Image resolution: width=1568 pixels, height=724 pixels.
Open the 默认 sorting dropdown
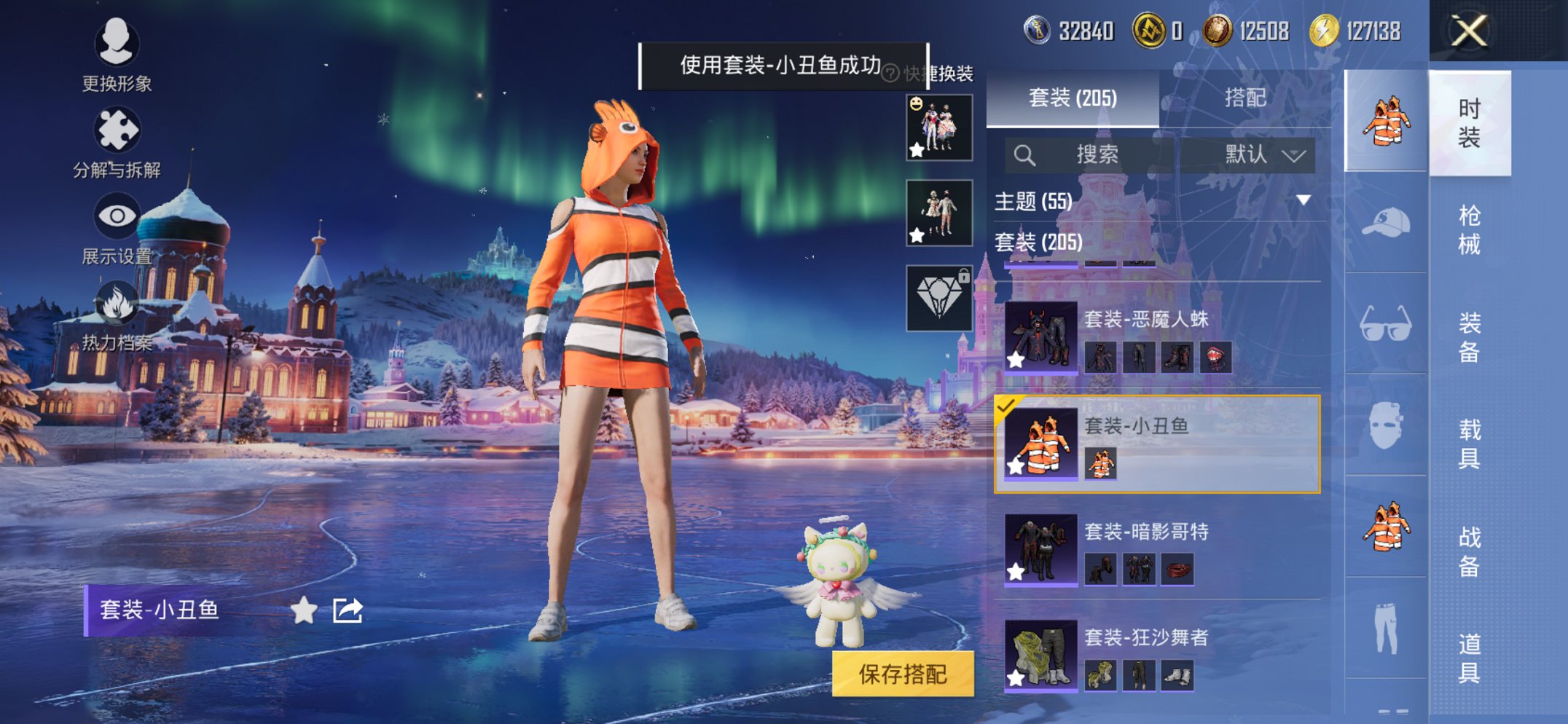pos(1255,154)
